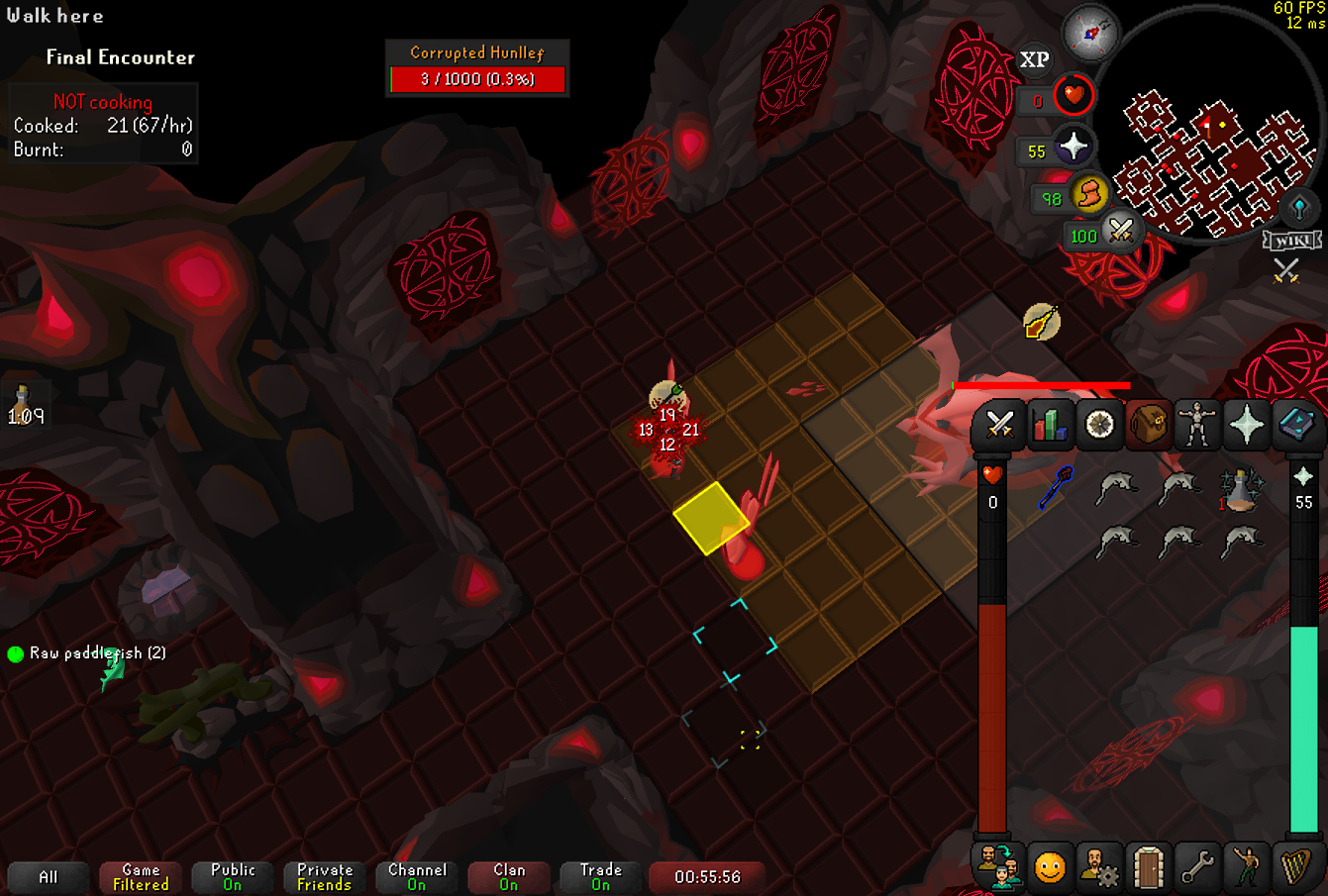Click the compass to face north
Screen dimensions: 1328x896
pos(1090,34)
